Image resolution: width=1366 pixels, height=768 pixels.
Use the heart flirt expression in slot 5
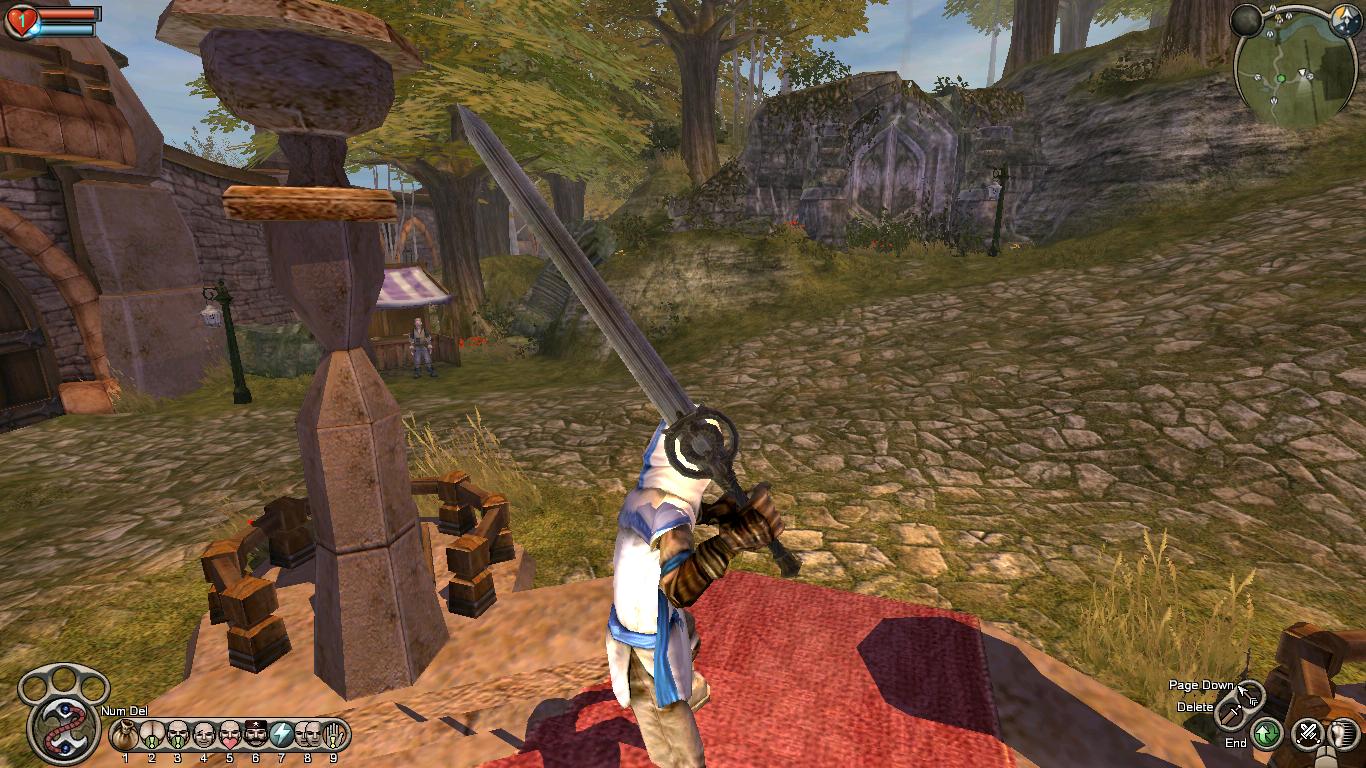[229, 736]
